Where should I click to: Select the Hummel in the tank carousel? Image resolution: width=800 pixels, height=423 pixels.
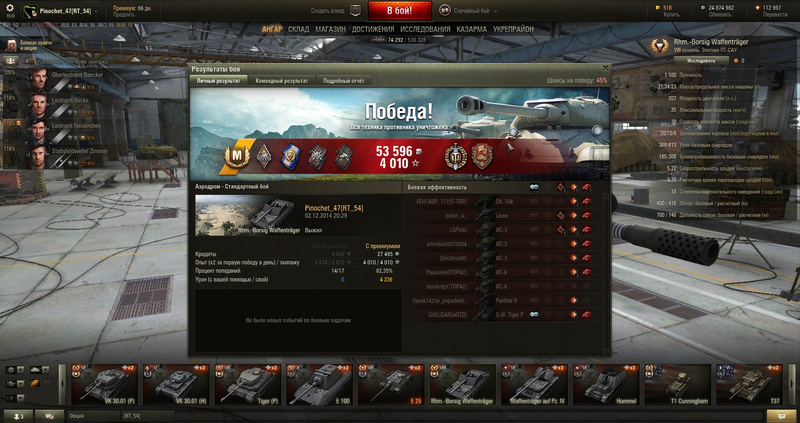click(x=606, y=384)
